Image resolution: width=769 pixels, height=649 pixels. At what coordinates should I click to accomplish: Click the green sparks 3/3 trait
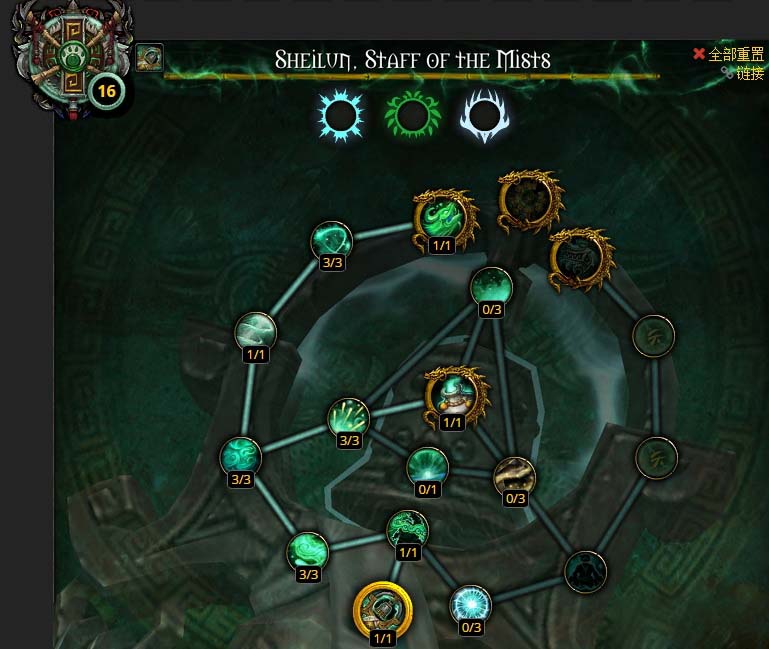pos(348,419)
